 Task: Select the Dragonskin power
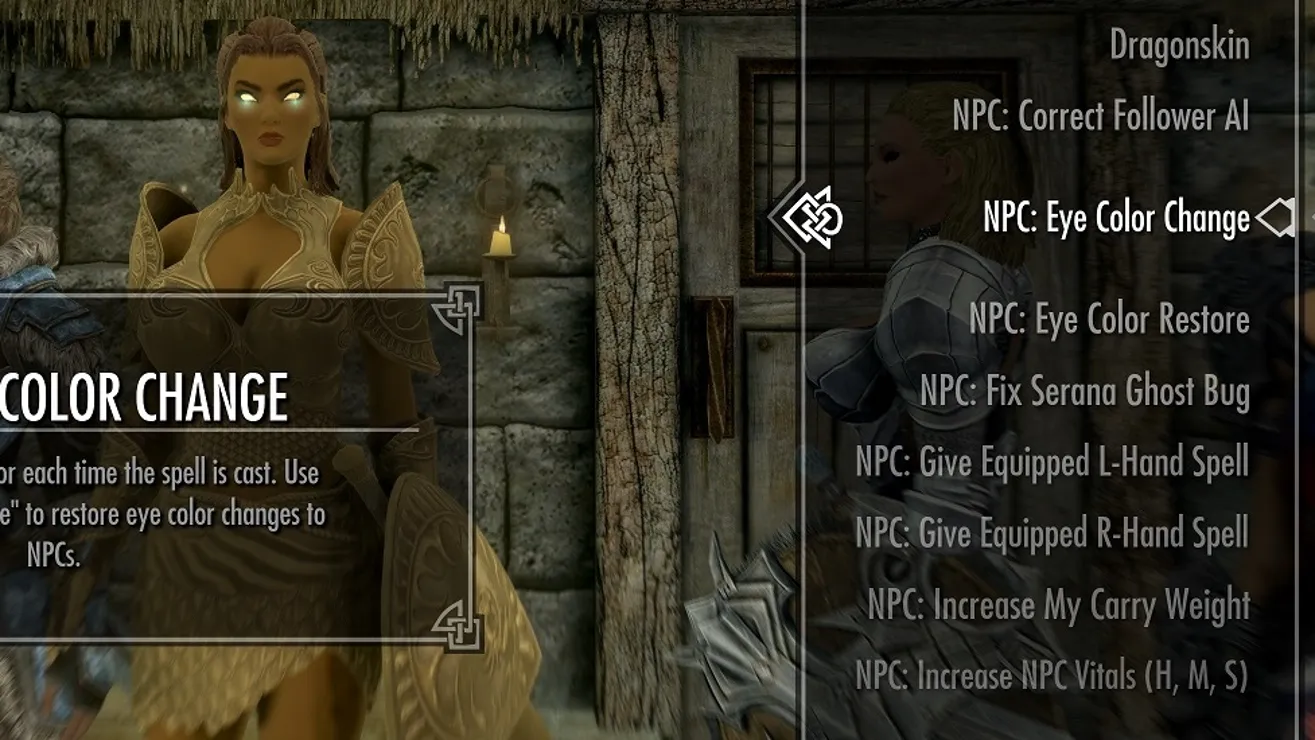[1179, 45]
